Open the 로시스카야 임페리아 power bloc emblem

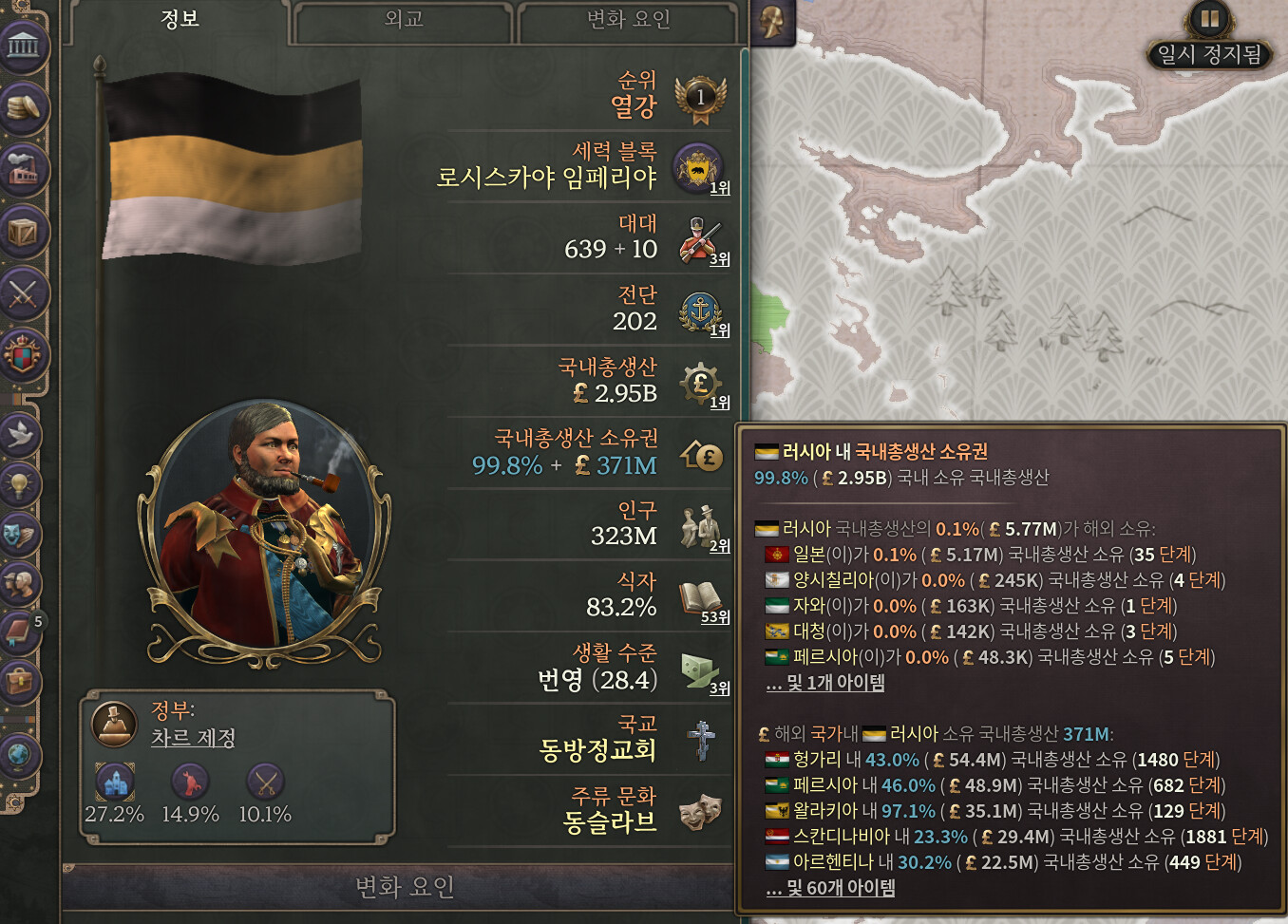[698, 169]
